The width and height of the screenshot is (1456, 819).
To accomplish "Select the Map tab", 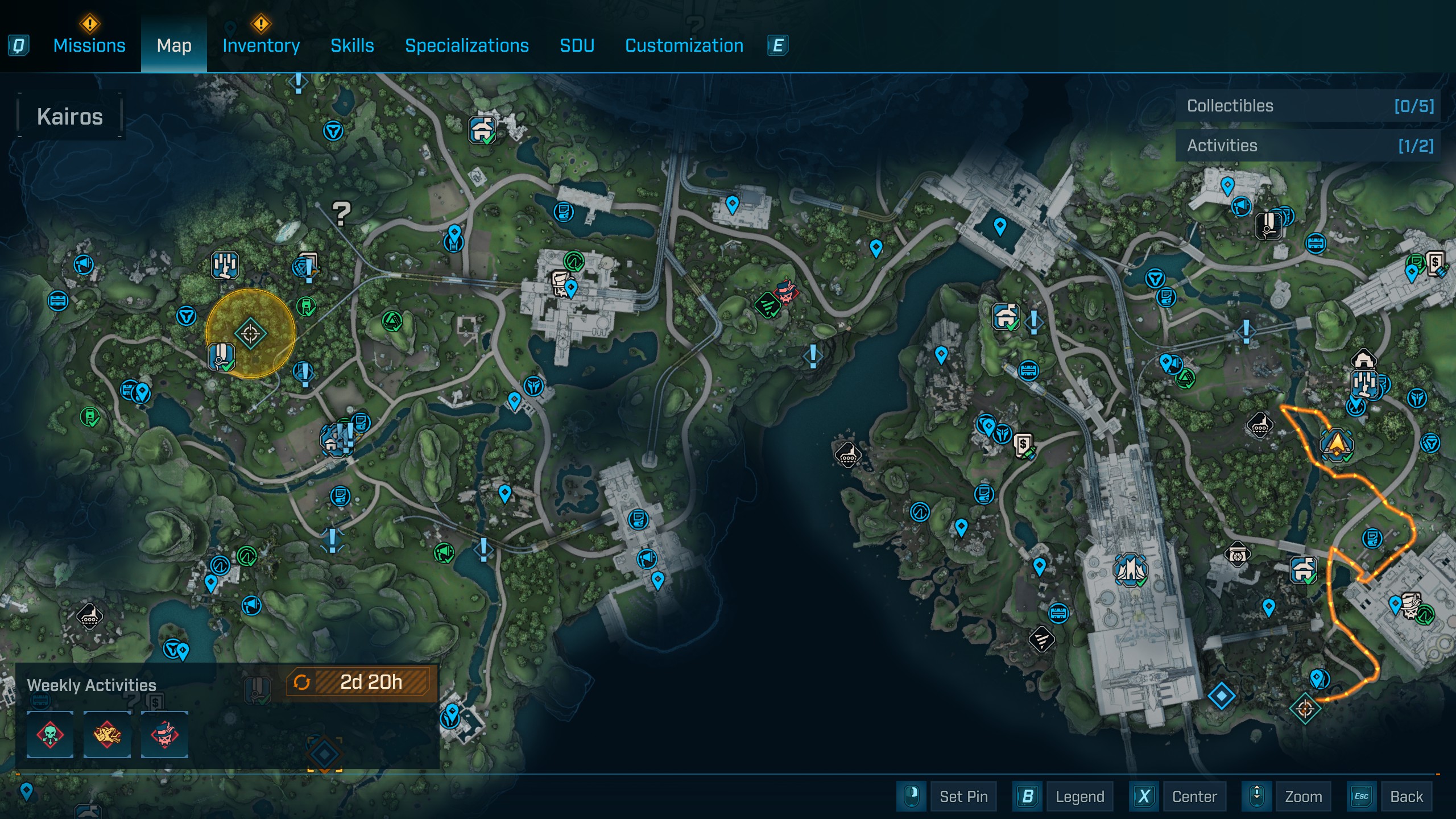I will coord(174,45).
